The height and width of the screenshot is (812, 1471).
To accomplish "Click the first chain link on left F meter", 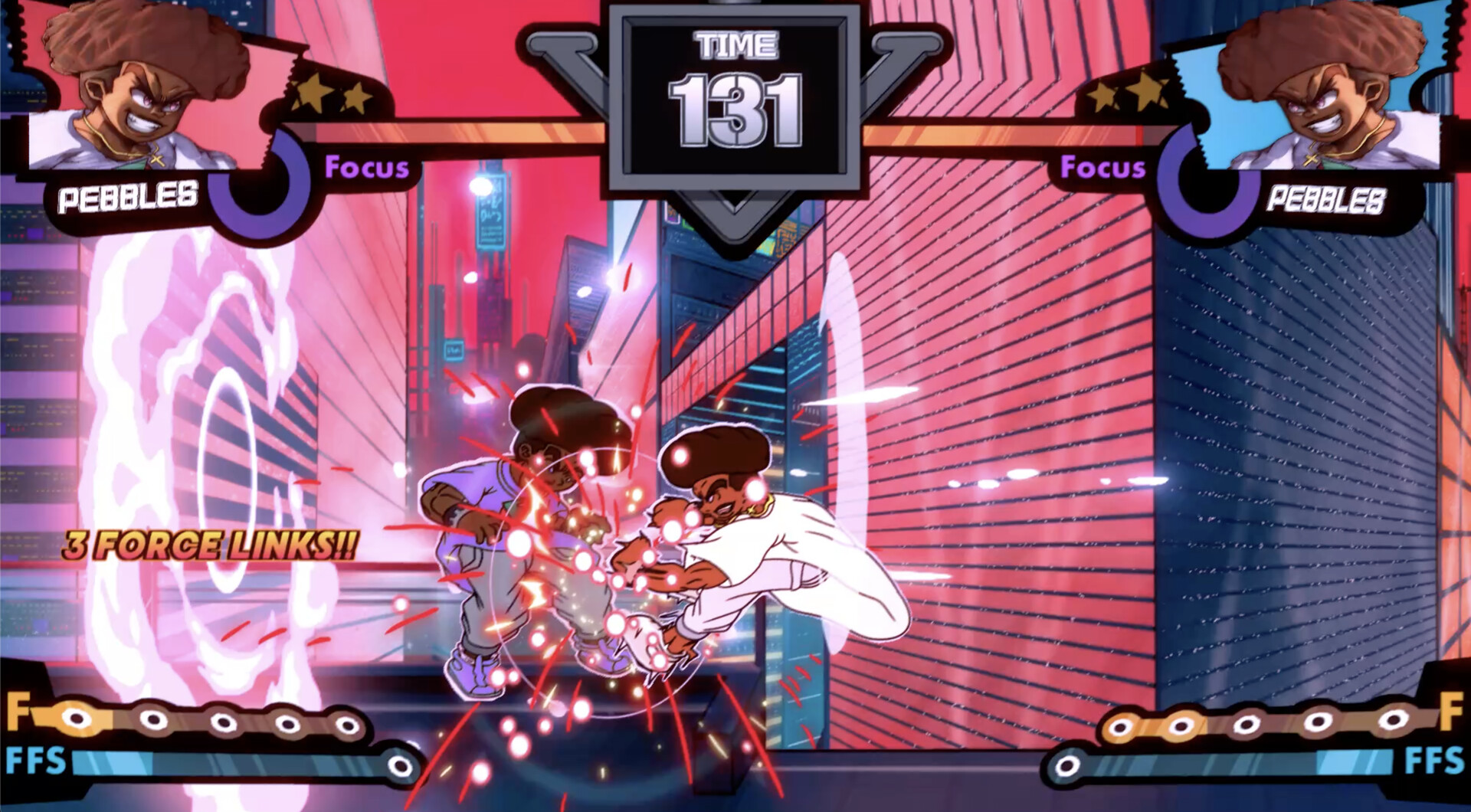I will (x=74, y=720).
